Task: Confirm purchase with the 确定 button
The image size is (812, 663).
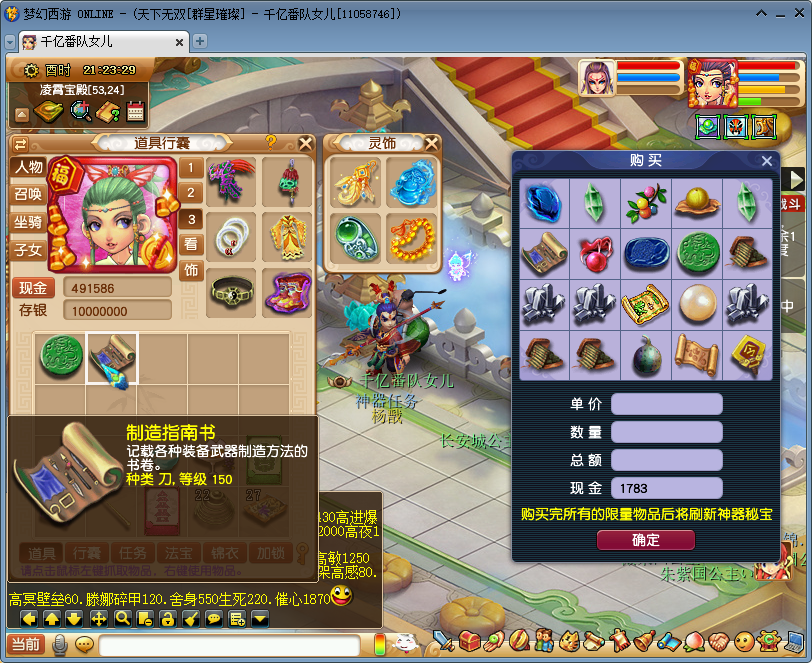Action: [x=645, y=540]
